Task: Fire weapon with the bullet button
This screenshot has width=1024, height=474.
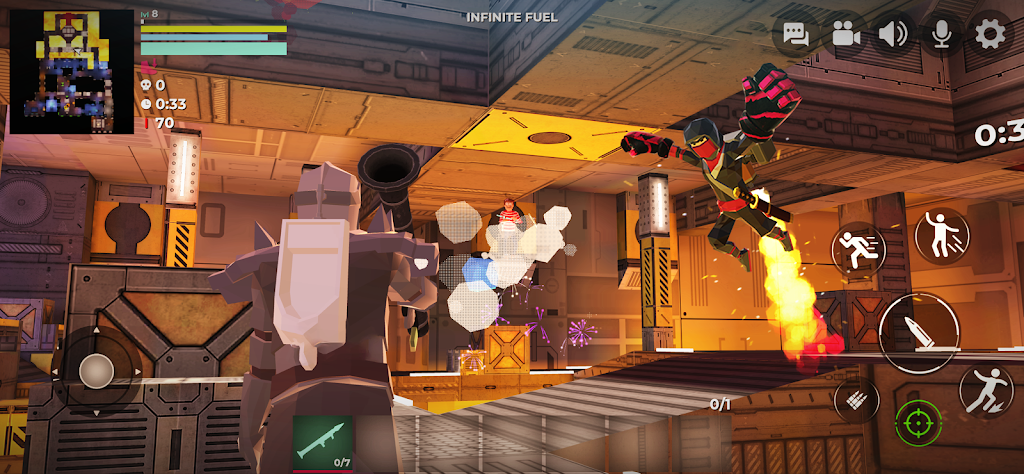Action: 919,334
